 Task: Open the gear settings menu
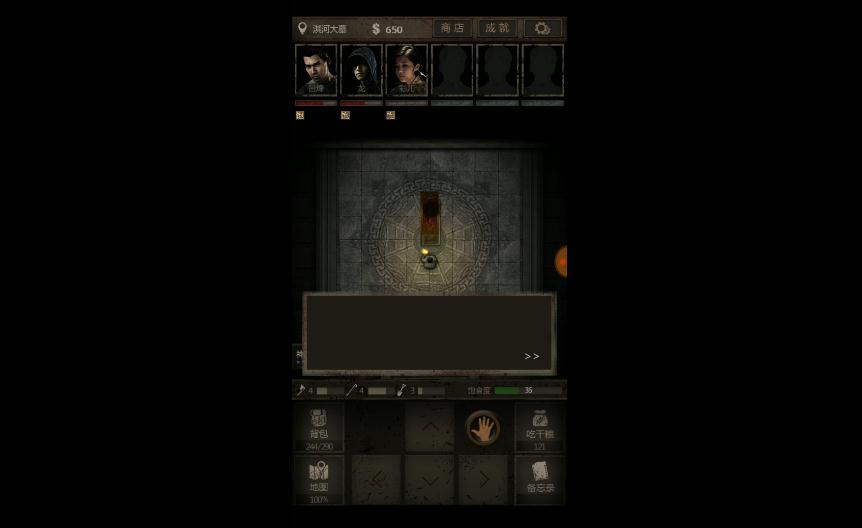pyautogui.click(x=542, y=28)
